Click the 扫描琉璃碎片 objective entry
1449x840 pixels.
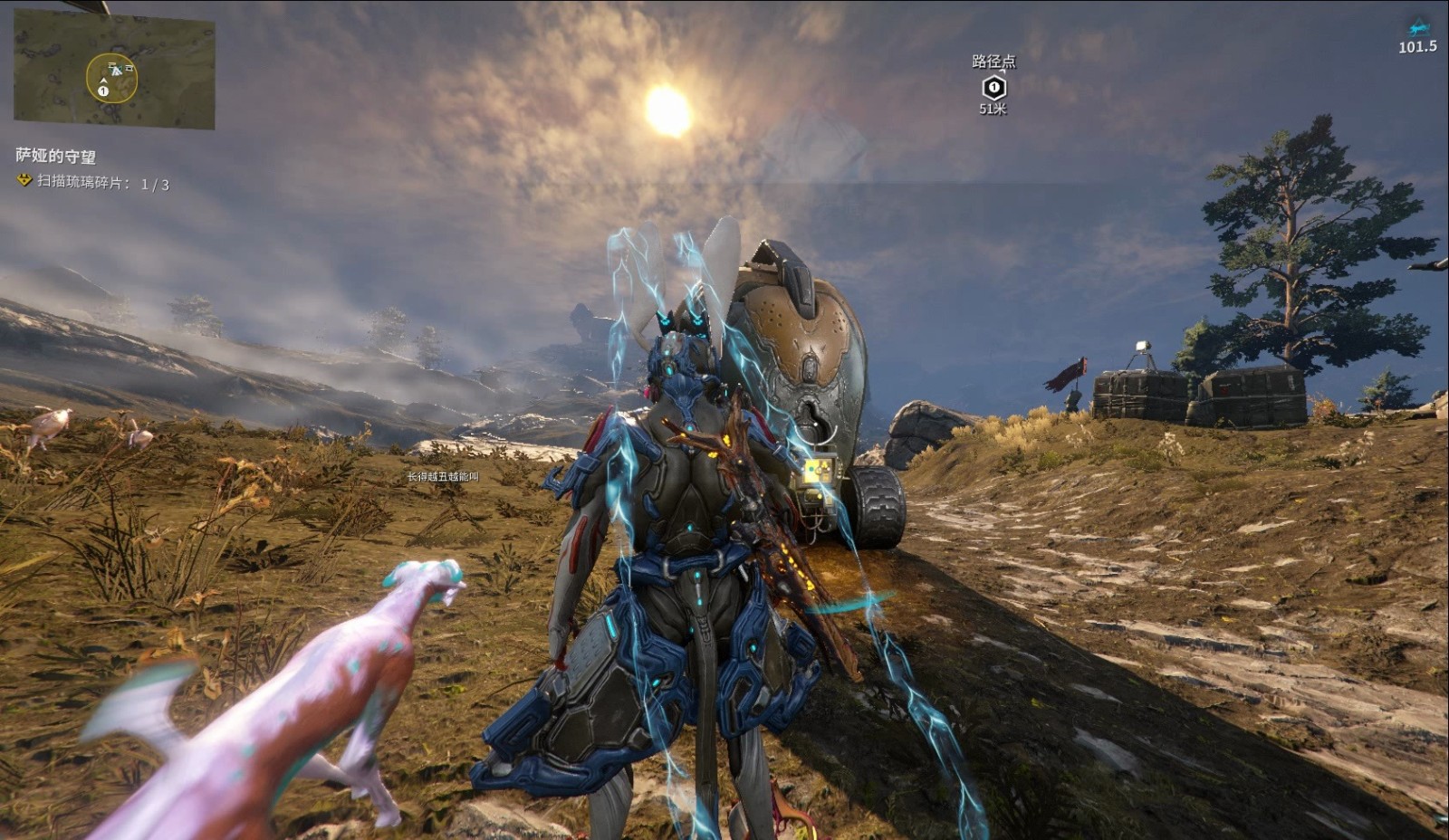pos(94,183)
